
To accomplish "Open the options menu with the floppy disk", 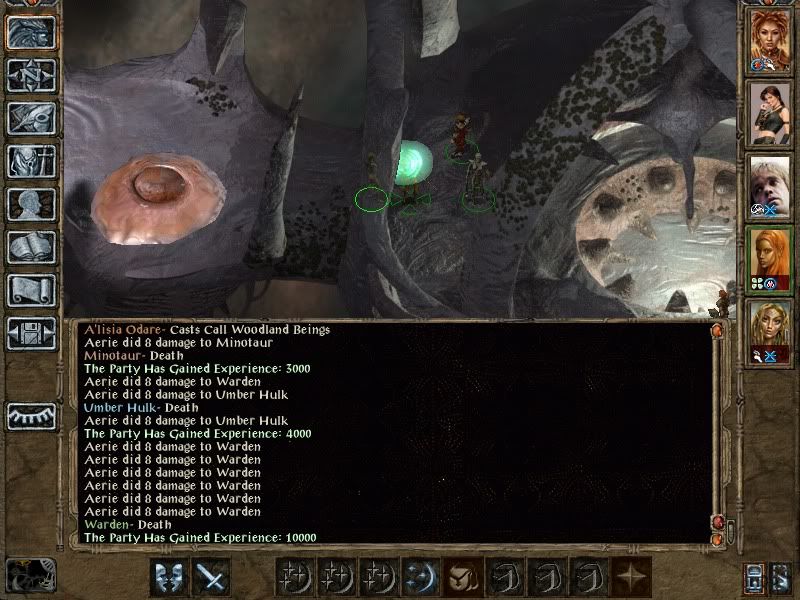I will 31,332.
